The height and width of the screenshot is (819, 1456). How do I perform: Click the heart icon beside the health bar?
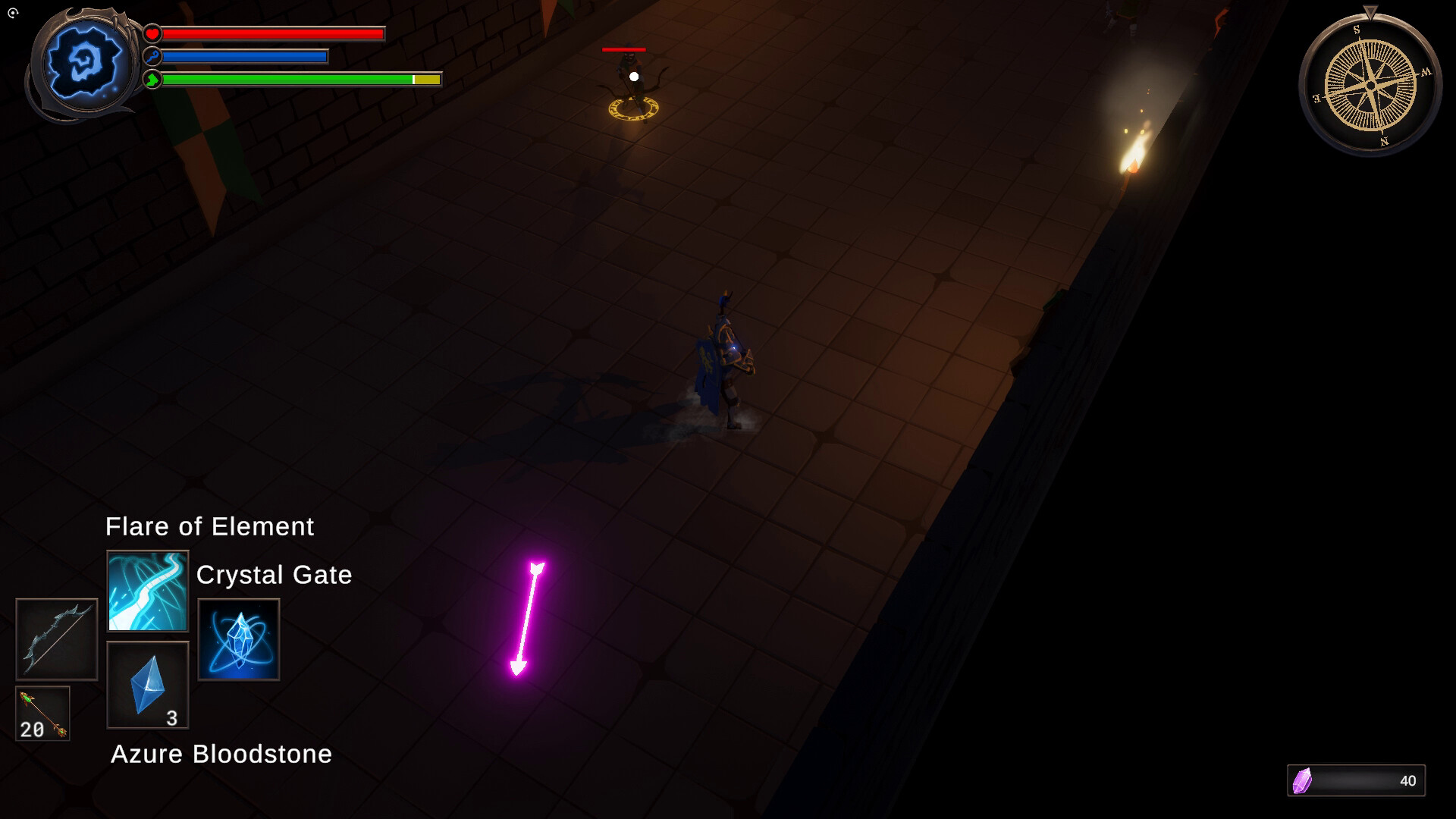pos(151,33)
